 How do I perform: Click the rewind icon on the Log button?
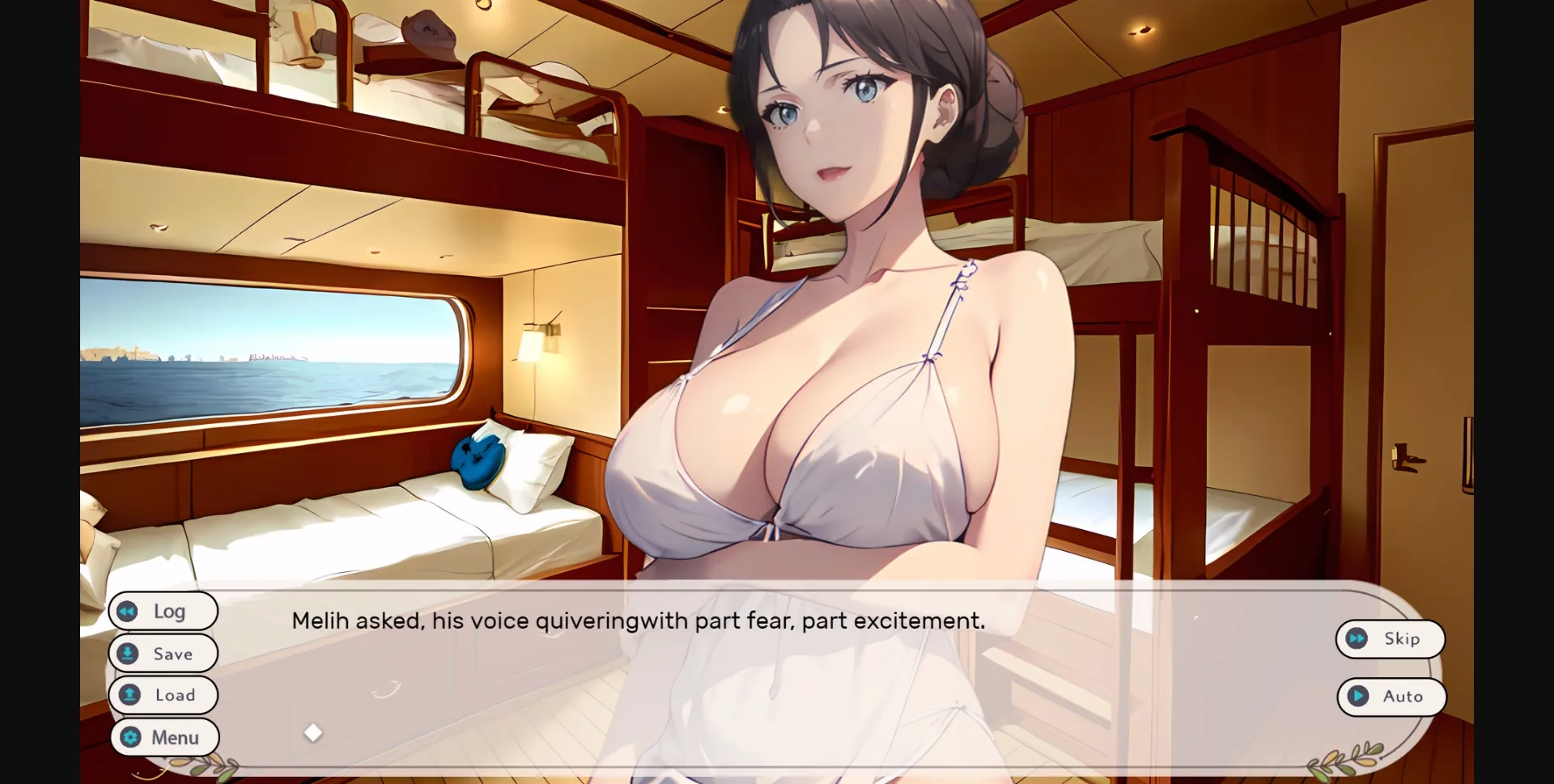coord(129,612)
